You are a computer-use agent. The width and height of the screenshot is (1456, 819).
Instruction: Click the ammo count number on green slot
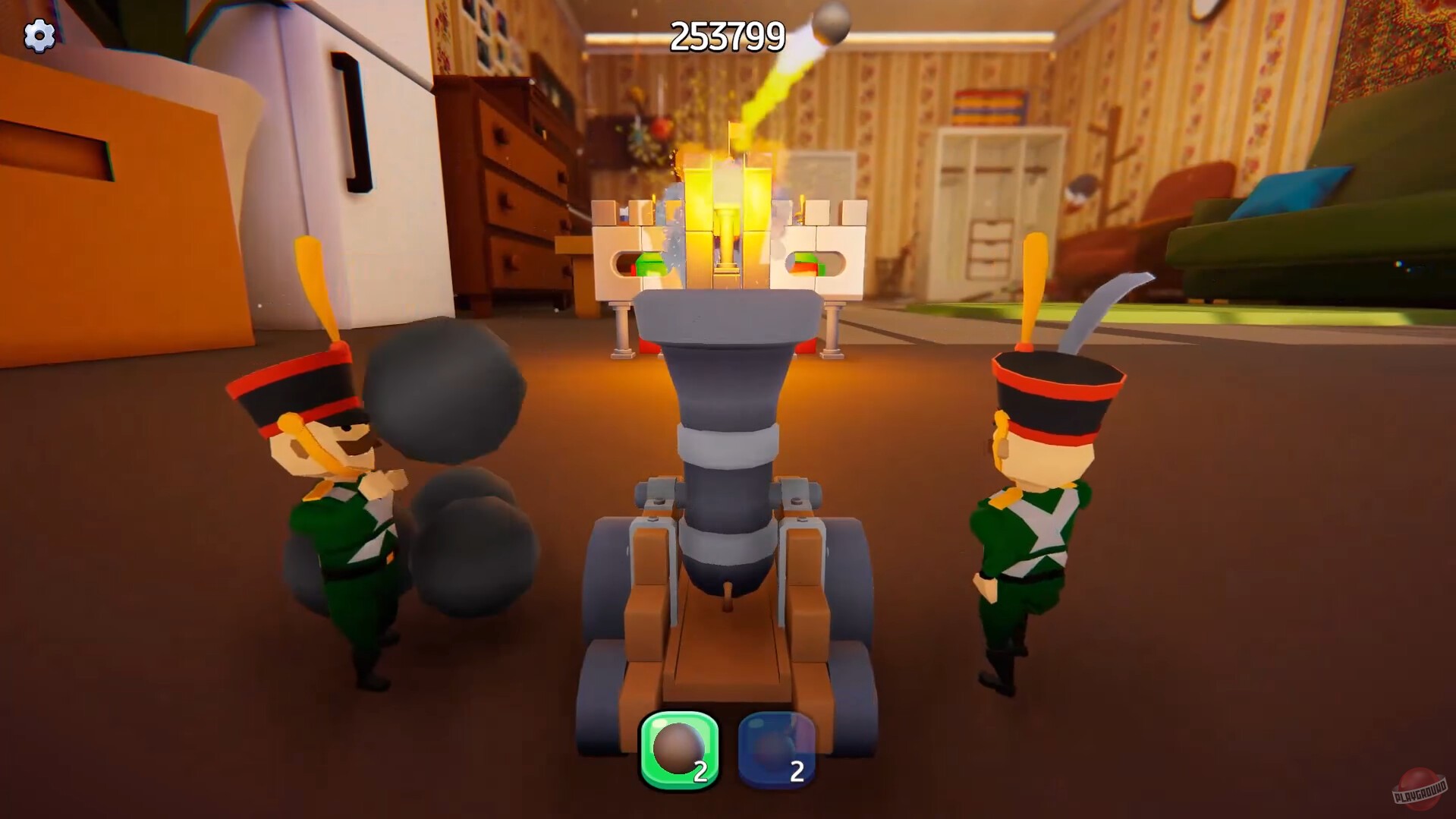click(x=702, y=770)
